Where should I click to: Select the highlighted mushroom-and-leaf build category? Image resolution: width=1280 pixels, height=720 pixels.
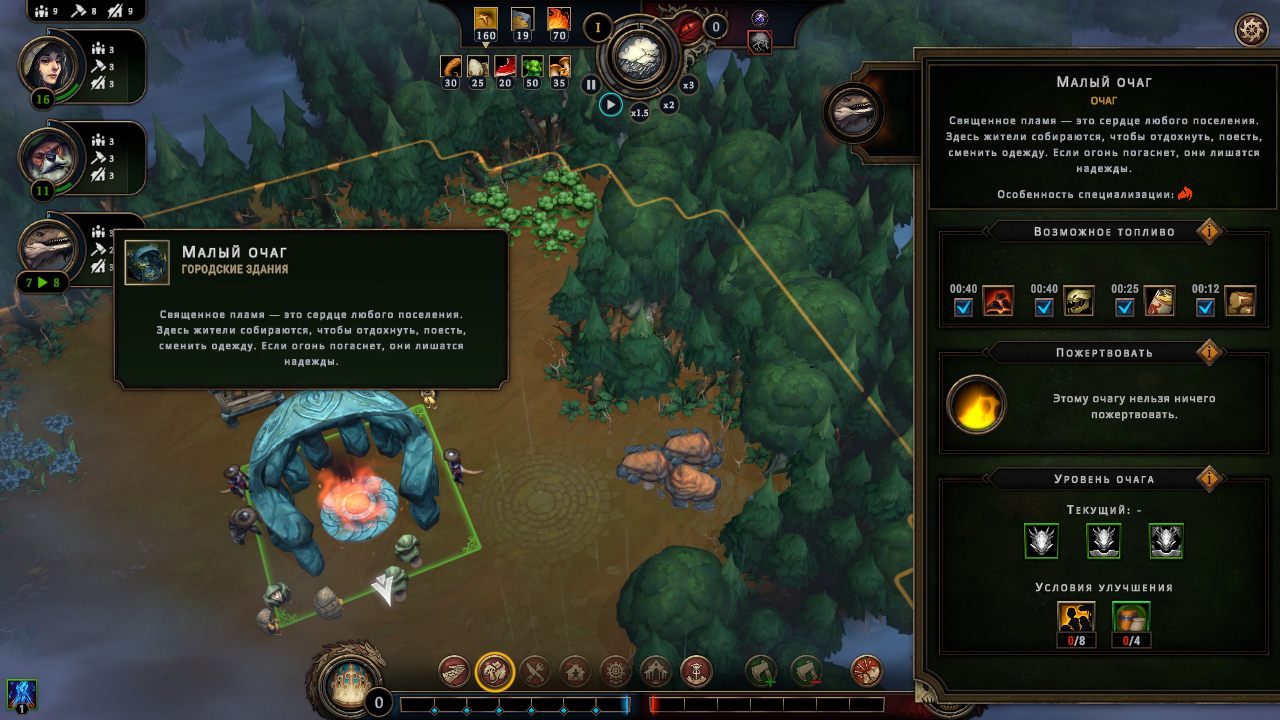pyautogui.click(x=495, y=671)
